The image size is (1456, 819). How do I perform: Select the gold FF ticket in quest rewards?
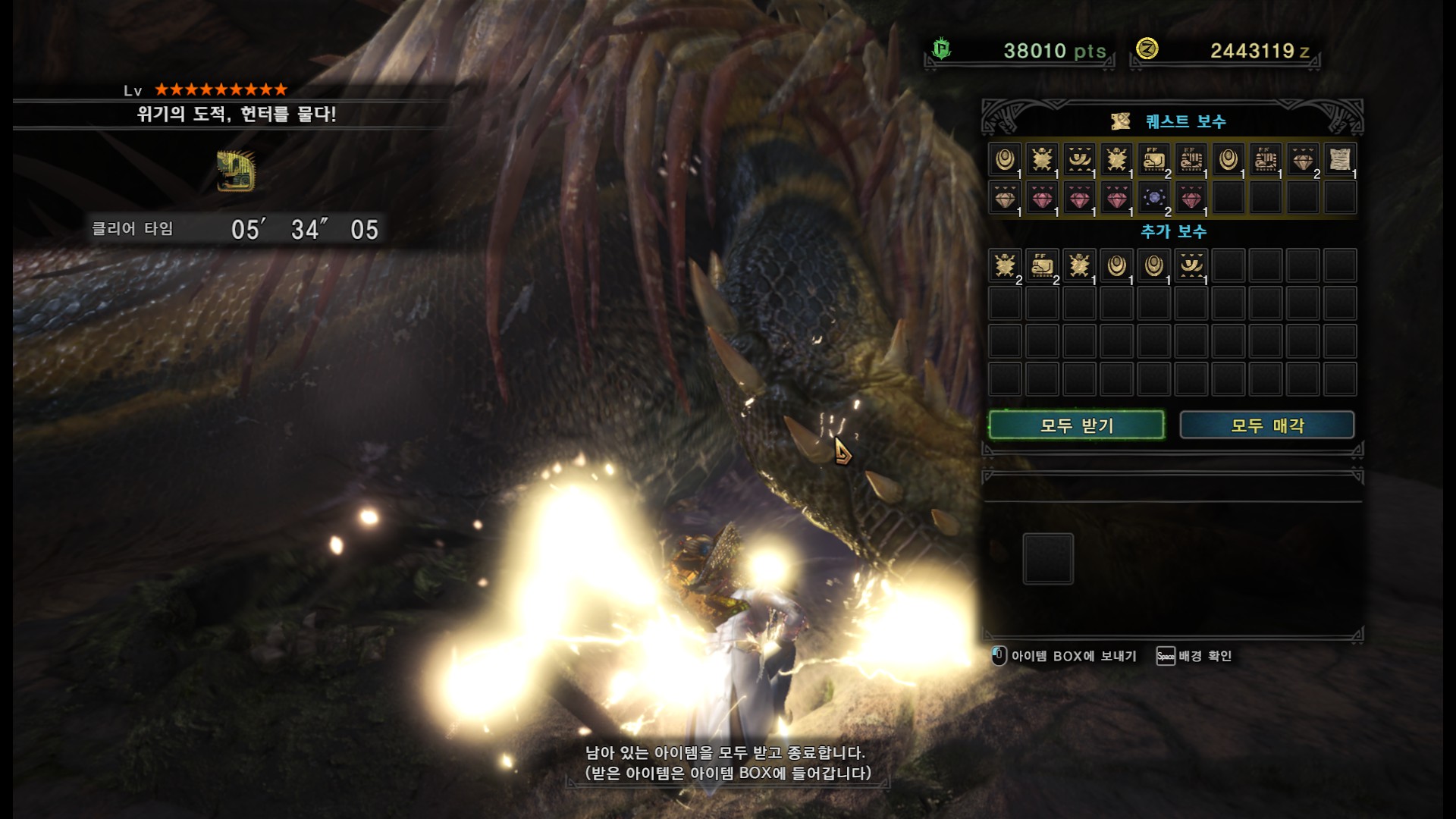point(1154,160)
